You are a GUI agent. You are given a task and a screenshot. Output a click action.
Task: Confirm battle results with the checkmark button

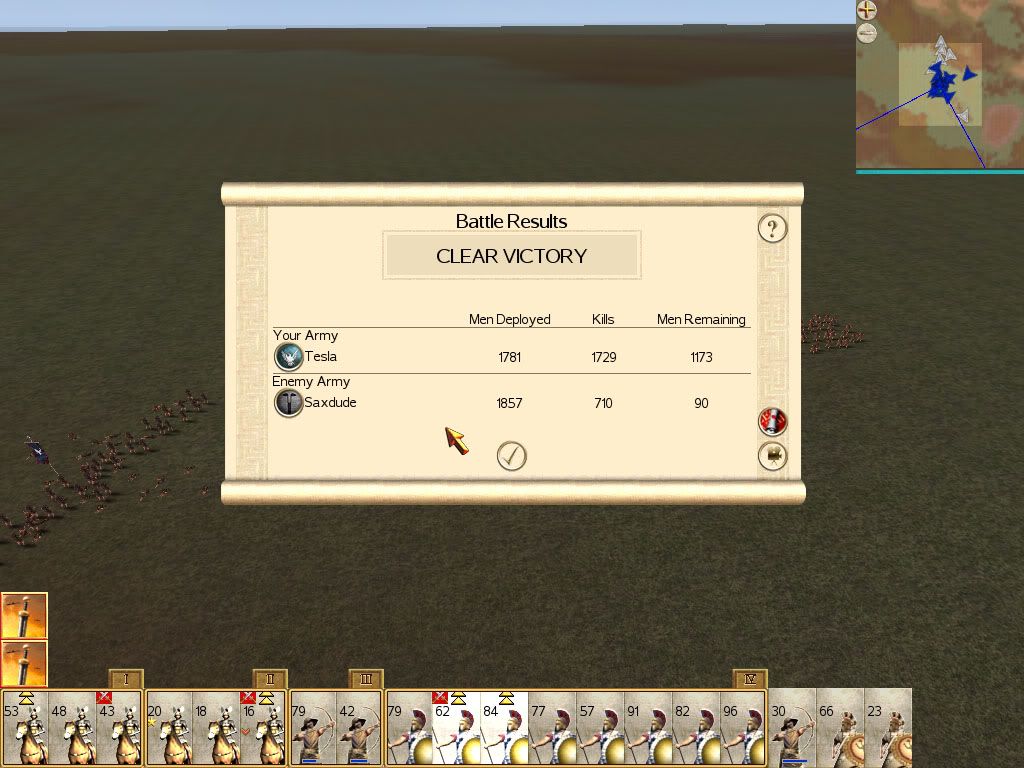511,456
